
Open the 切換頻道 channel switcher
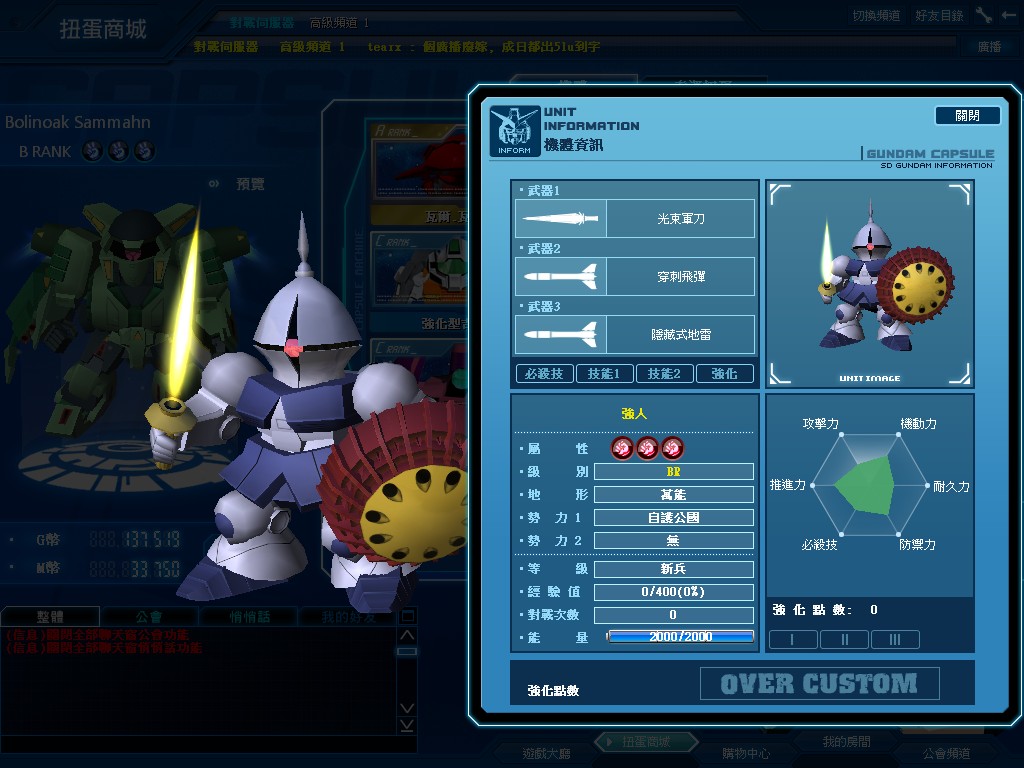click(876, 16)
